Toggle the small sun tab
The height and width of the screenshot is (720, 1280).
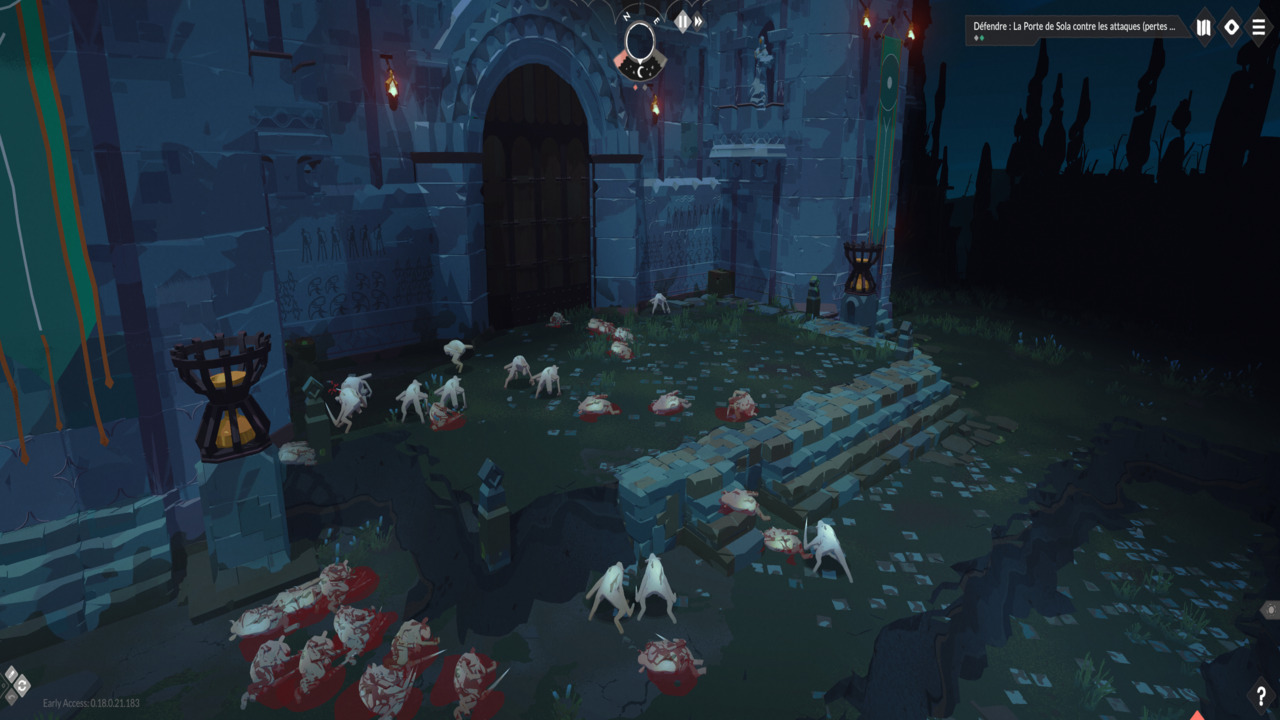tap(1269, 609)
